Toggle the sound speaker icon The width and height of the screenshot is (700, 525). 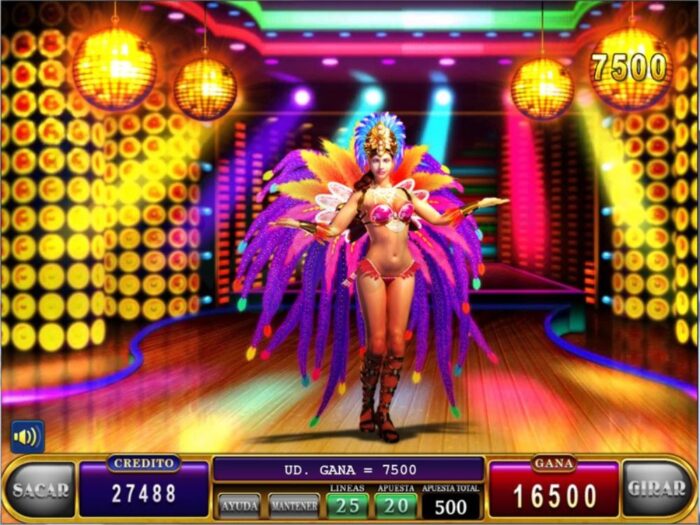[x=27, y=436]
